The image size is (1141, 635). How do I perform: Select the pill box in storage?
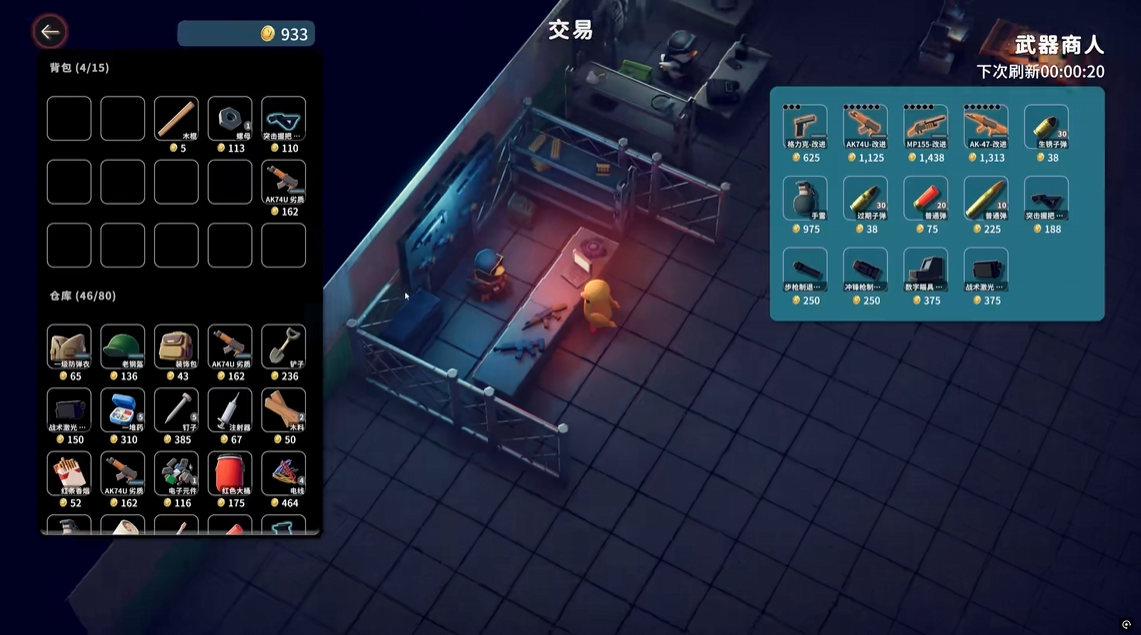click(123, 410)
